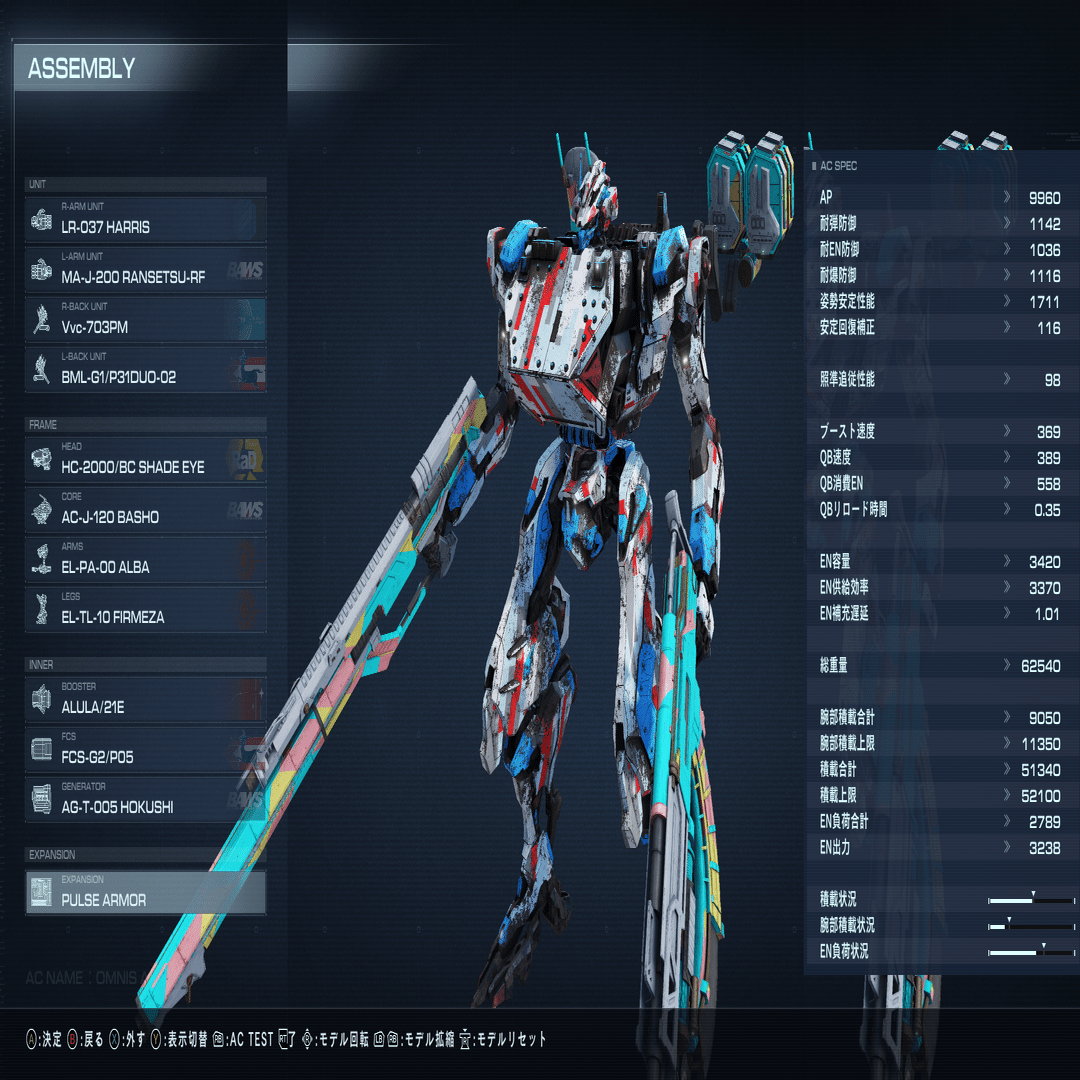Image resolution: width=1080 pixels, height=1080 pixels.
Task: Open the Vvc-703PM right back unit slot
Action: pyautogui.click(x=146, y=320)
